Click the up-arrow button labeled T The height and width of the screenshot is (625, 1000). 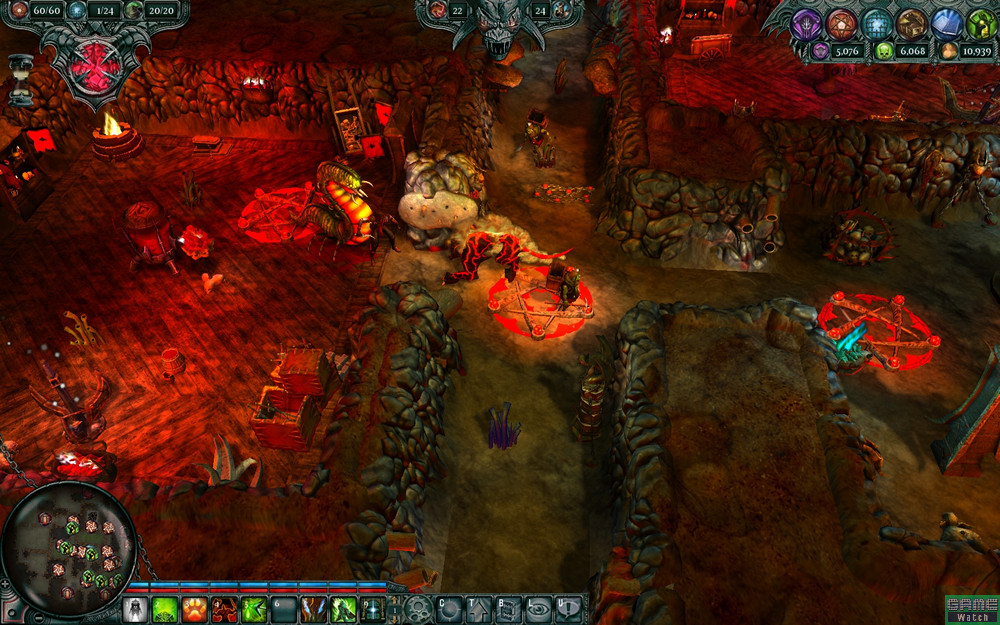tap(479, 608)
